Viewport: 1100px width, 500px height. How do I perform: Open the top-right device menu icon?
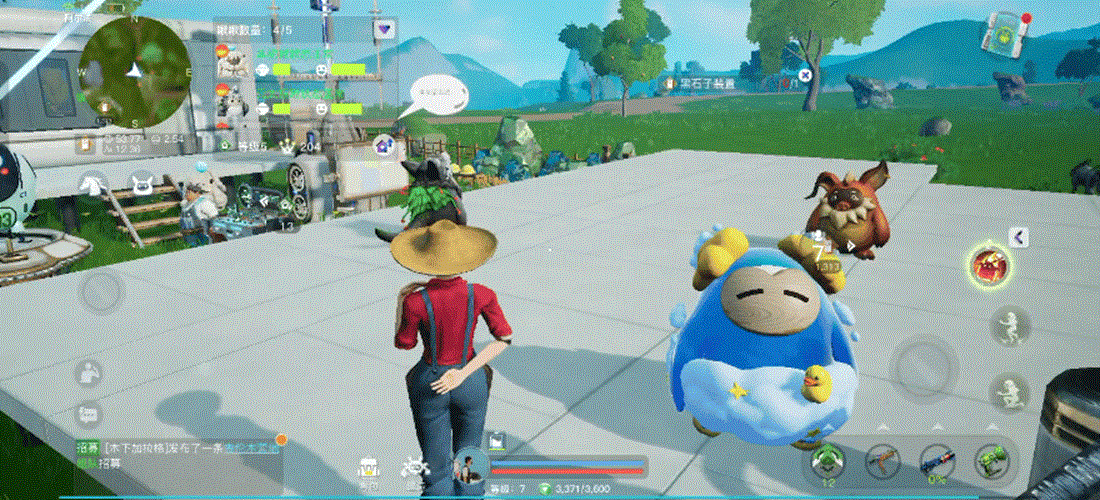(x=1002, y=30)
